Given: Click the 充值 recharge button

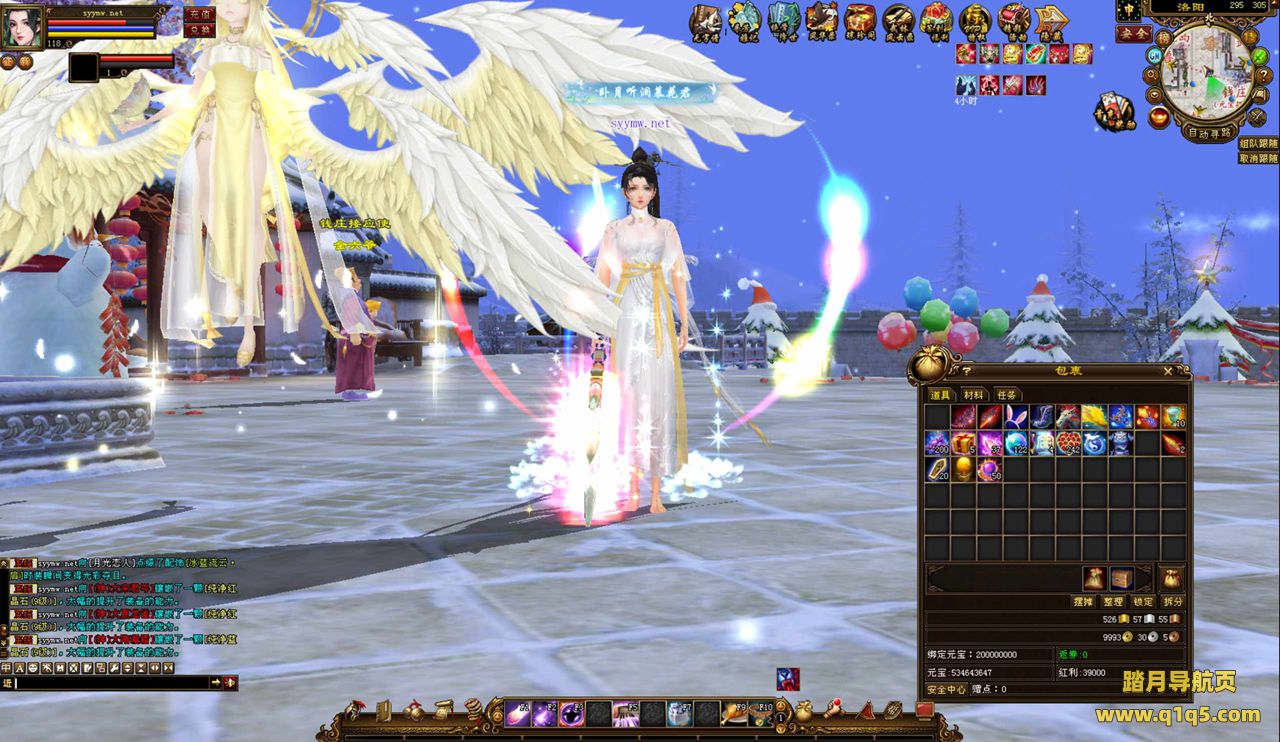Looking at the screenshot, I should pos(199,14).
